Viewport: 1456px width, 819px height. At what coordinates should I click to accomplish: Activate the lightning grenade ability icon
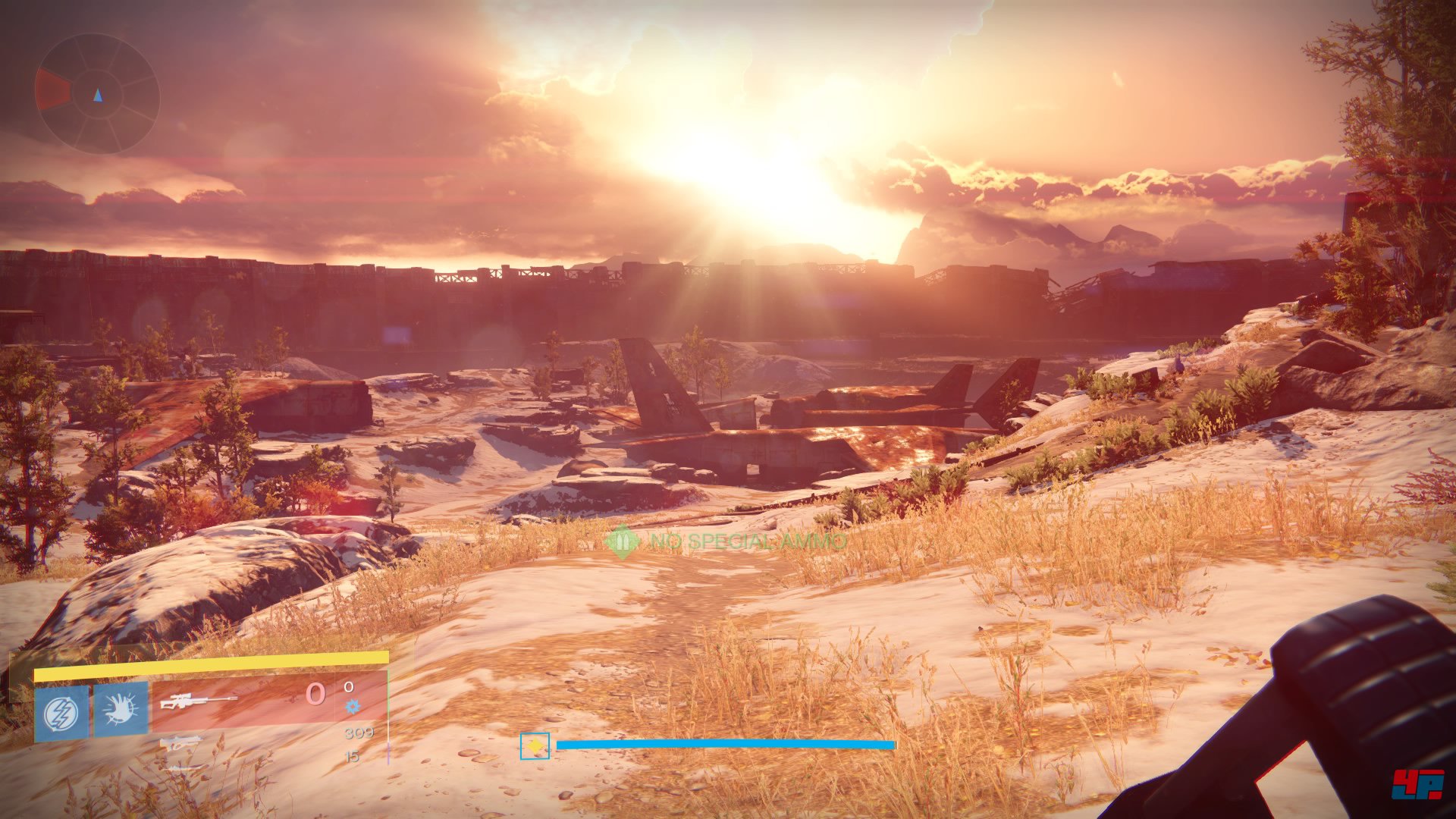click(61, 713)
